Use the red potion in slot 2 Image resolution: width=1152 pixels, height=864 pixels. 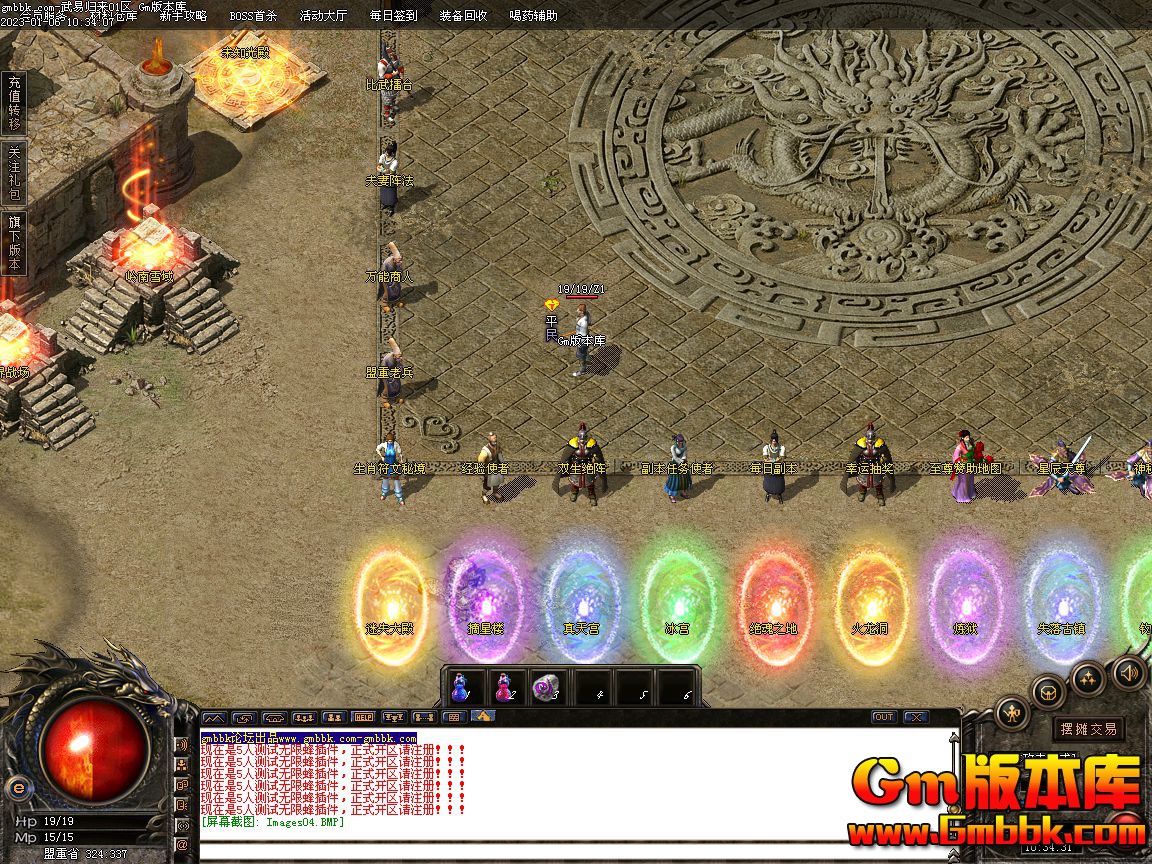click(504, 688)
